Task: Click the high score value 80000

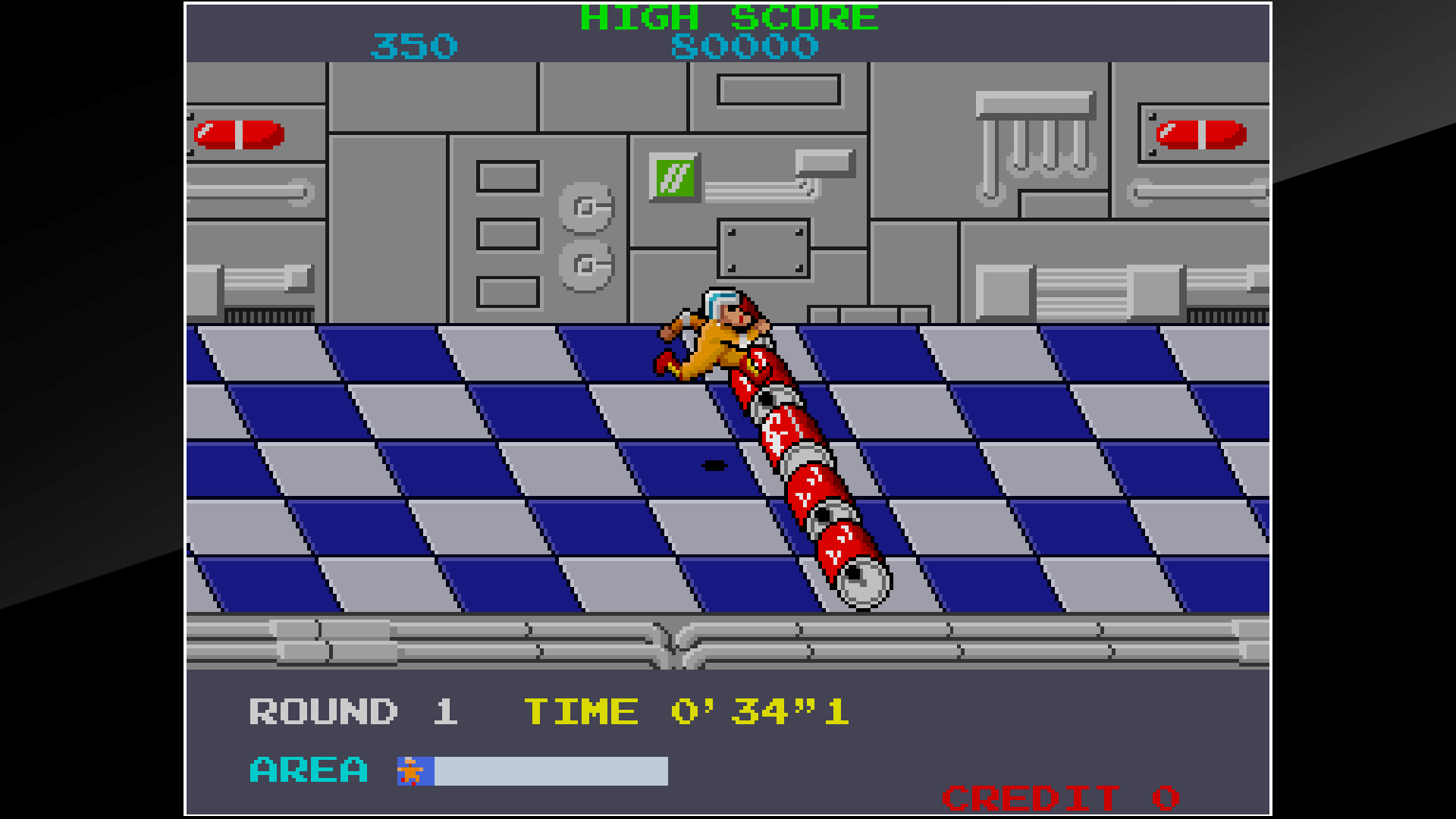Action: pos(745,45)
